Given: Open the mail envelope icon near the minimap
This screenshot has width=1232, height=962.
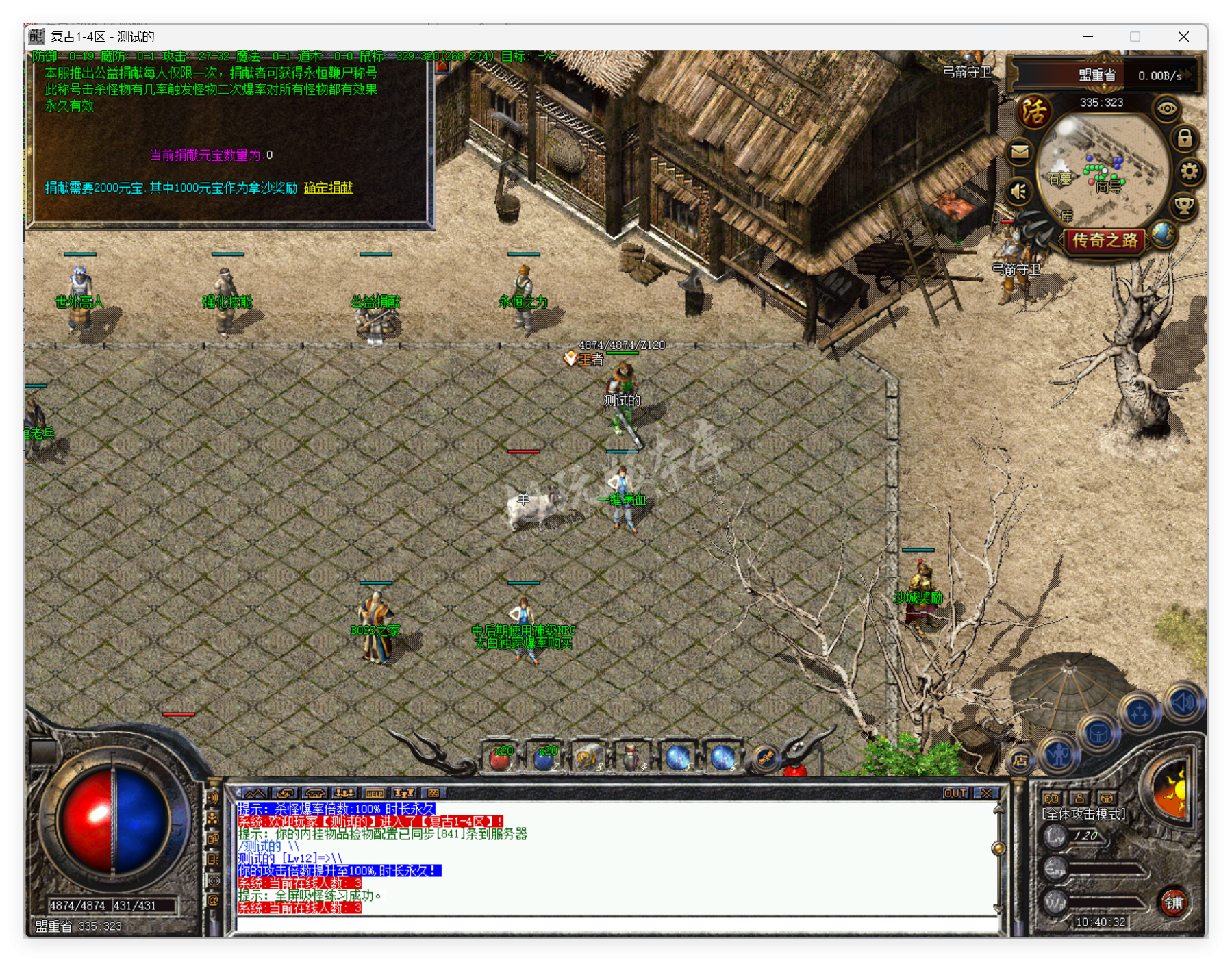Looking at the screenshot, I should click(1020, 152).
